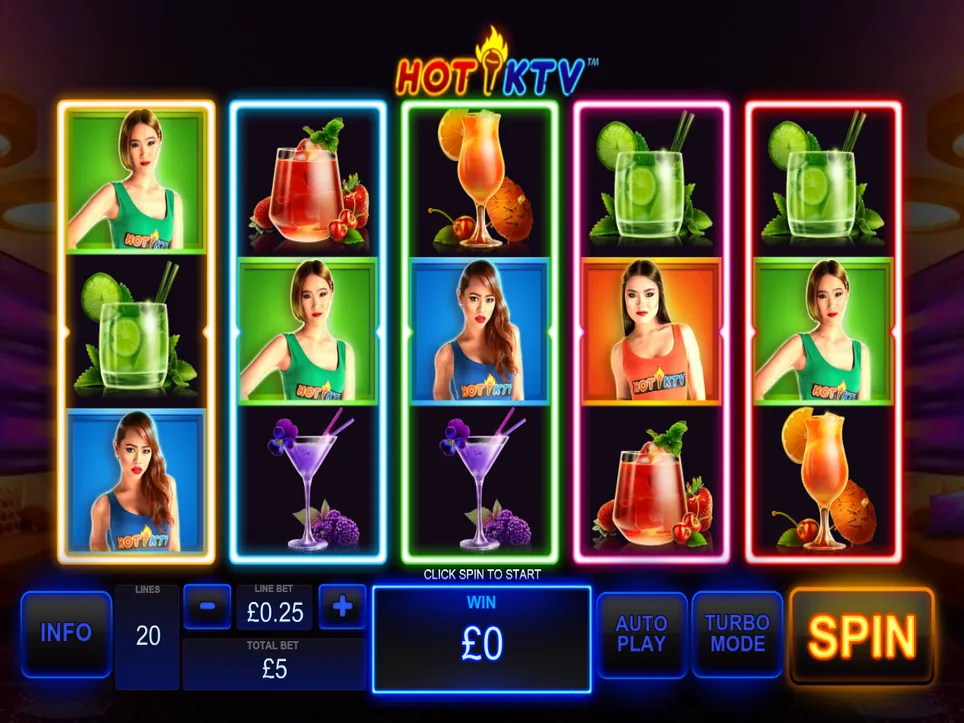Toggle Turbo Mode
964x723 pixels.
tap(737, 634)
